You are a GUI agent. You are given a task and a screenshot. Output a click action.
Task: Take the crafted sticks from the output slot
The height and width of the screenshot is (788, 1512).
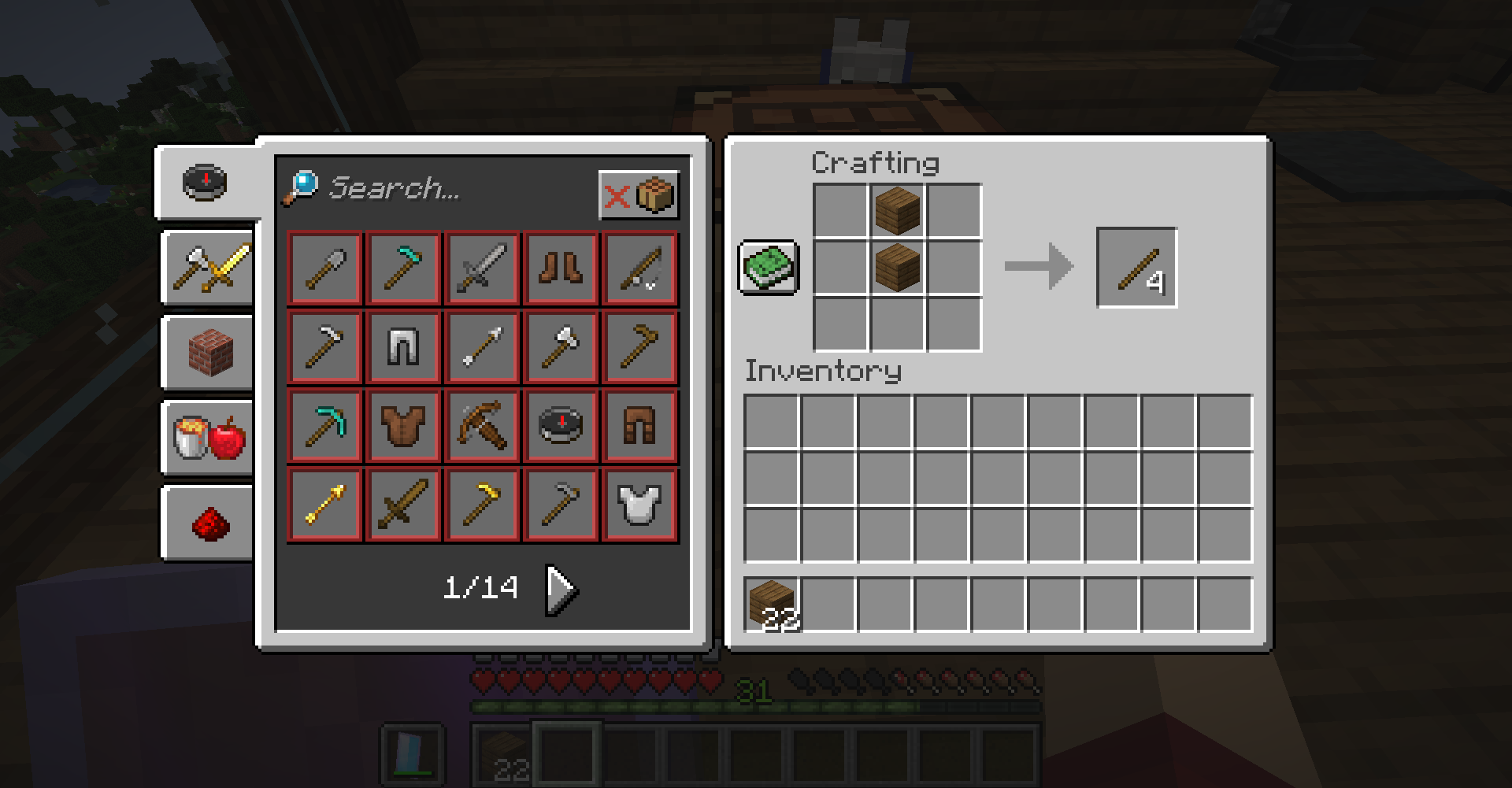1136,268
